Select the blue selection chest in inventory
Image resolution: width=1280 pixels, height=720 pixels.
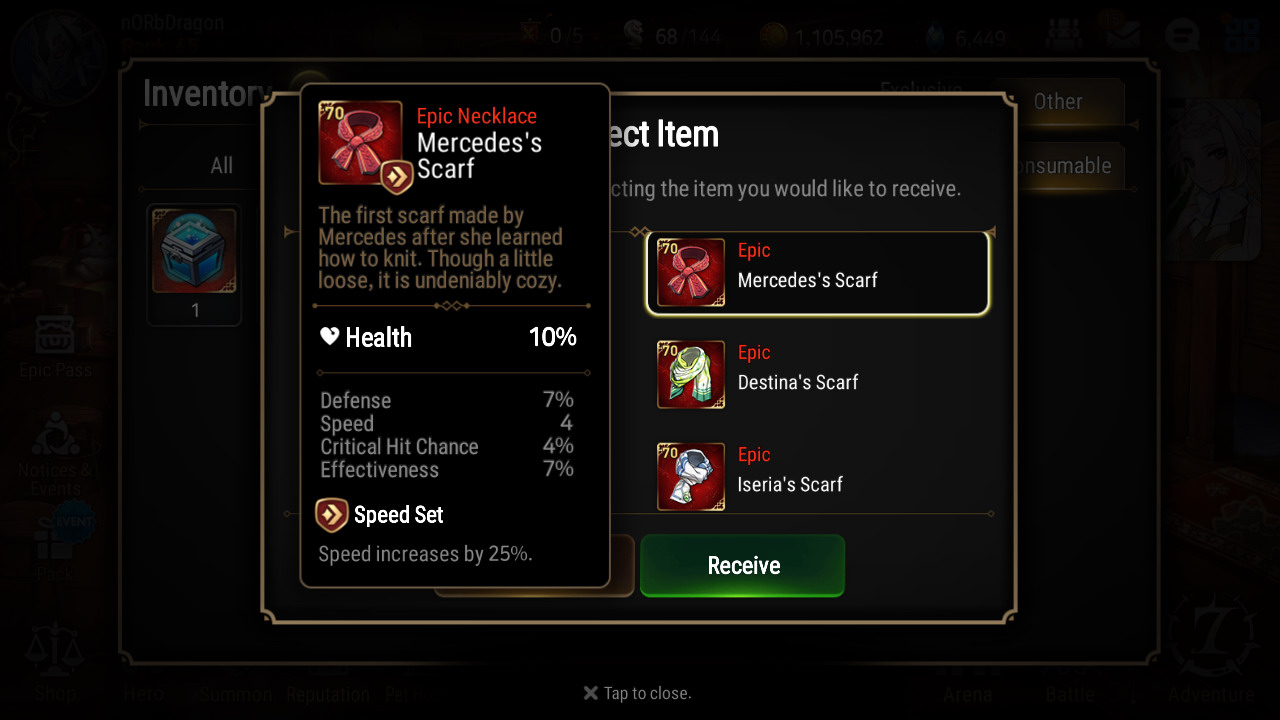pyautogui.click(x=194, y=252)
